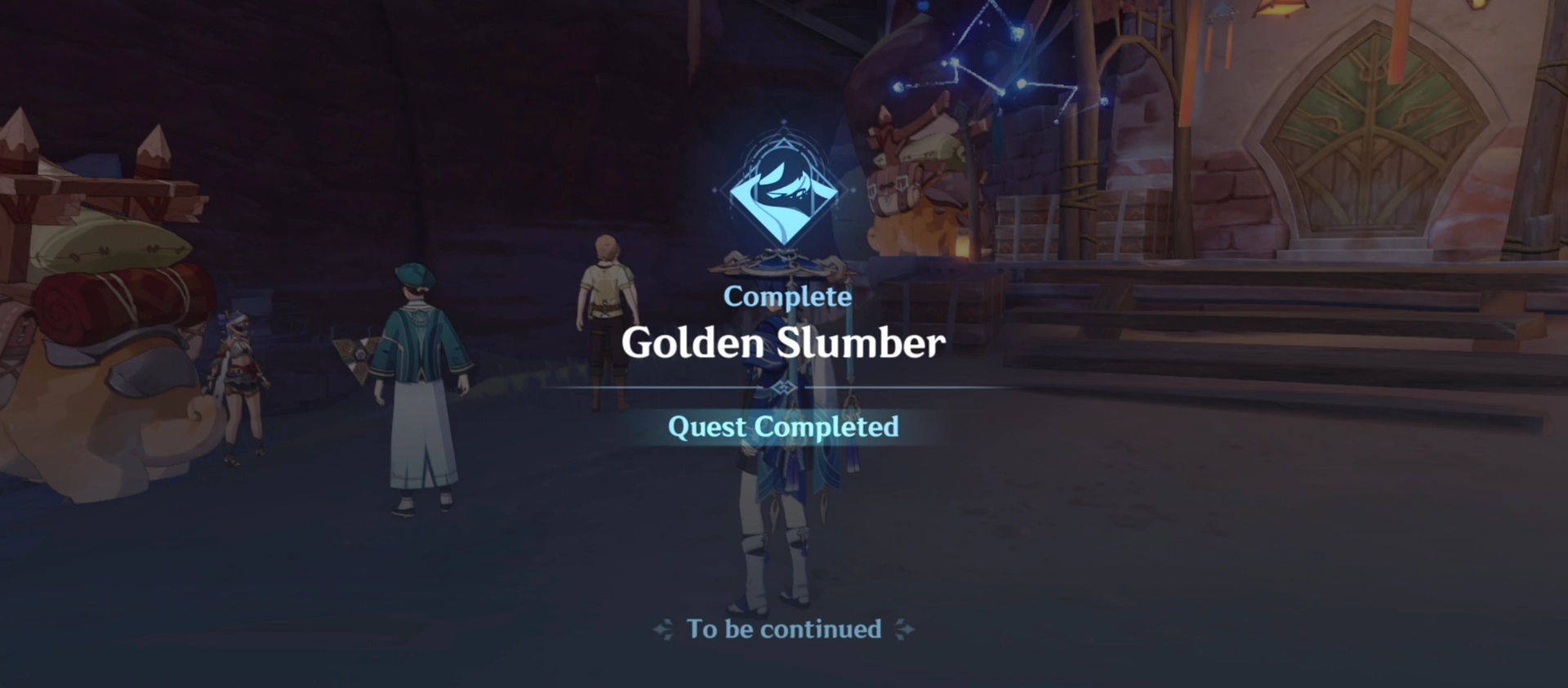Viewport: 1568px width, 688px height.
Task: Select the 'Golden Slumber' quest title text
Action: click(x=782, y=343)
